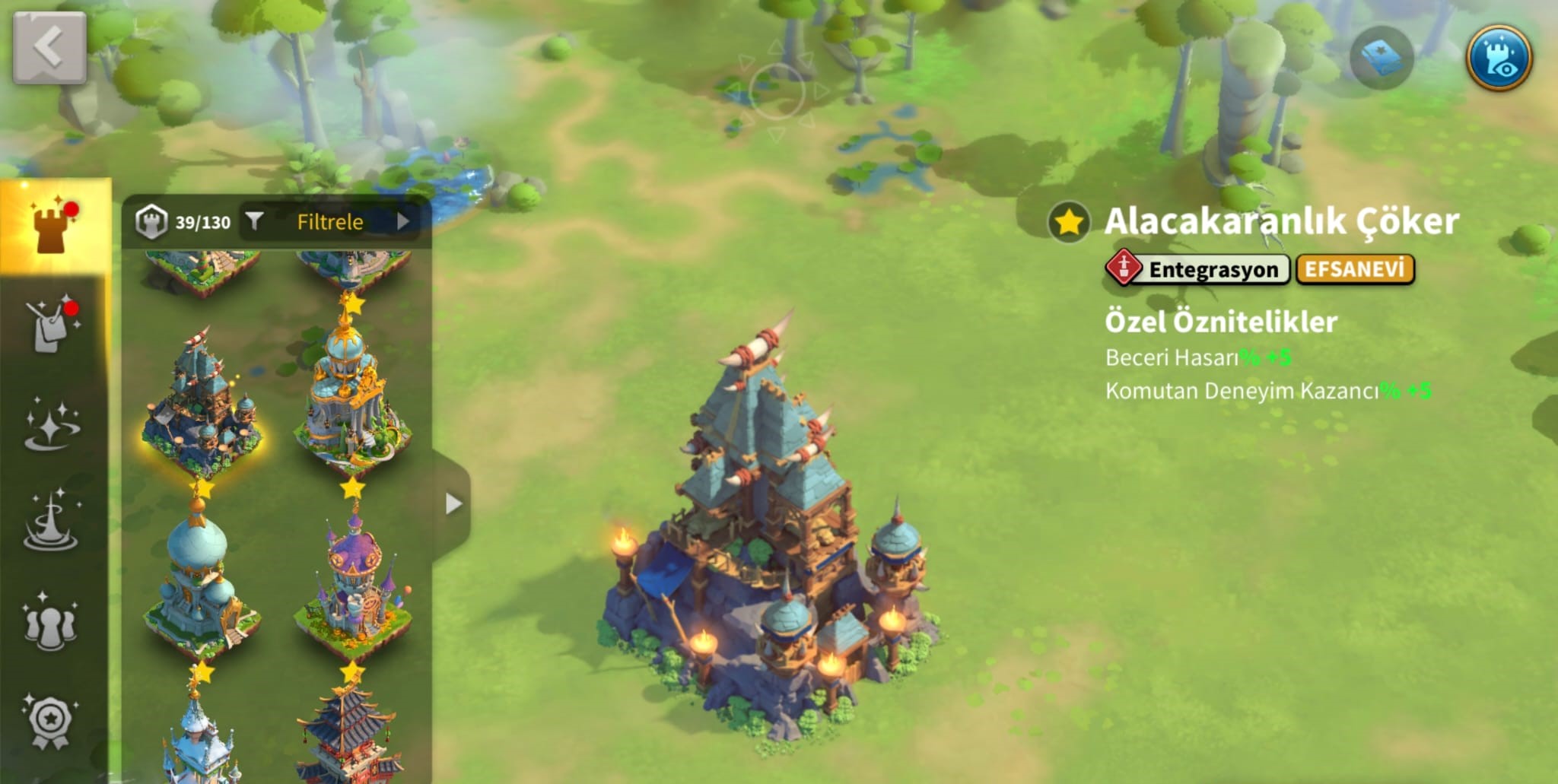Choose the red pagoda castle skin
The width and height of the screenshot is (1558, 784).
350,734
